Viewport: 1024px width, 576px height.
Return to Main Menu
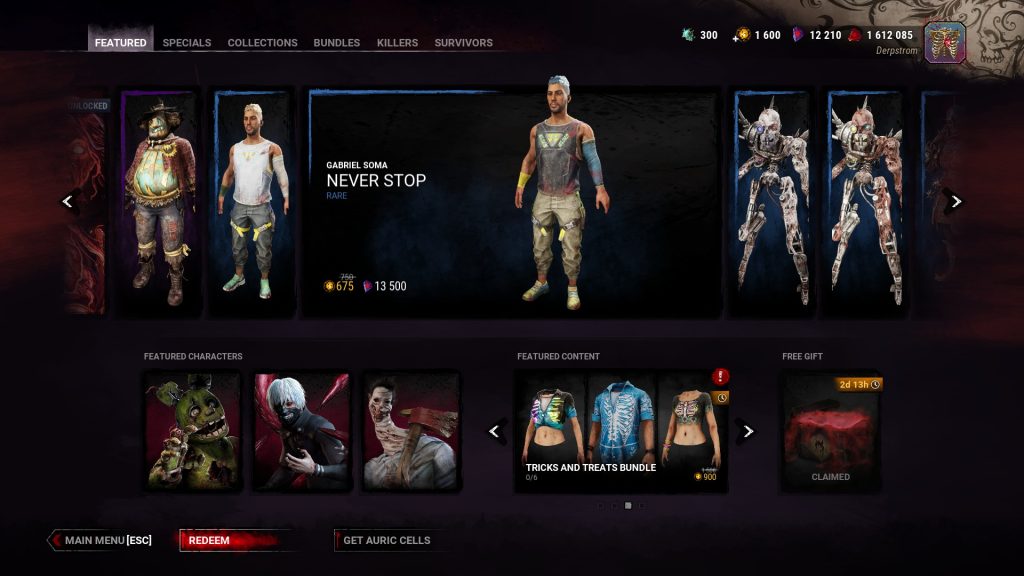101,541
